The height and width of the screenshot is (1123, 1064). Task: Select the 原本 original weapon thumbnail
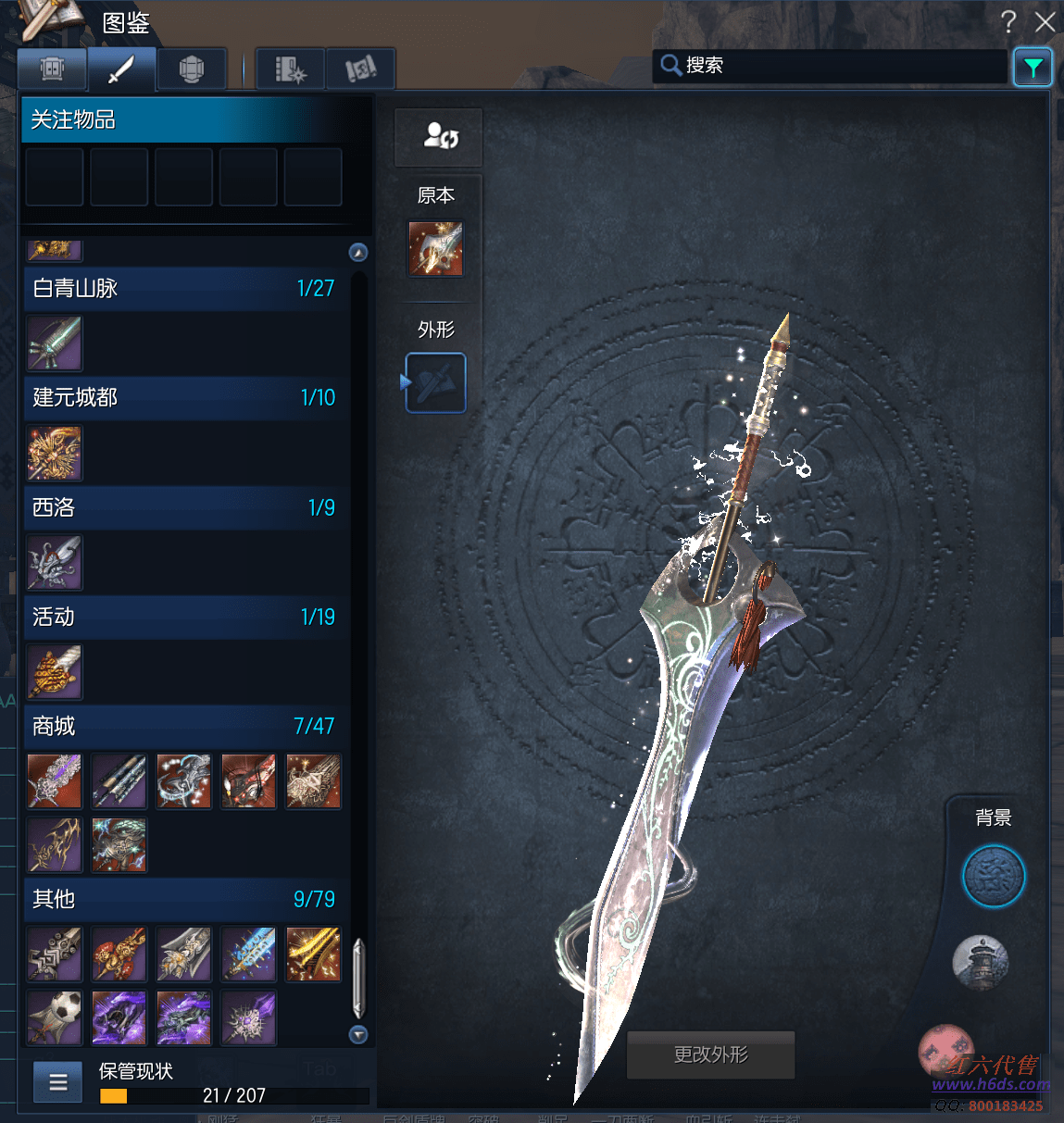pyautogui.click(x=436, y=249)
